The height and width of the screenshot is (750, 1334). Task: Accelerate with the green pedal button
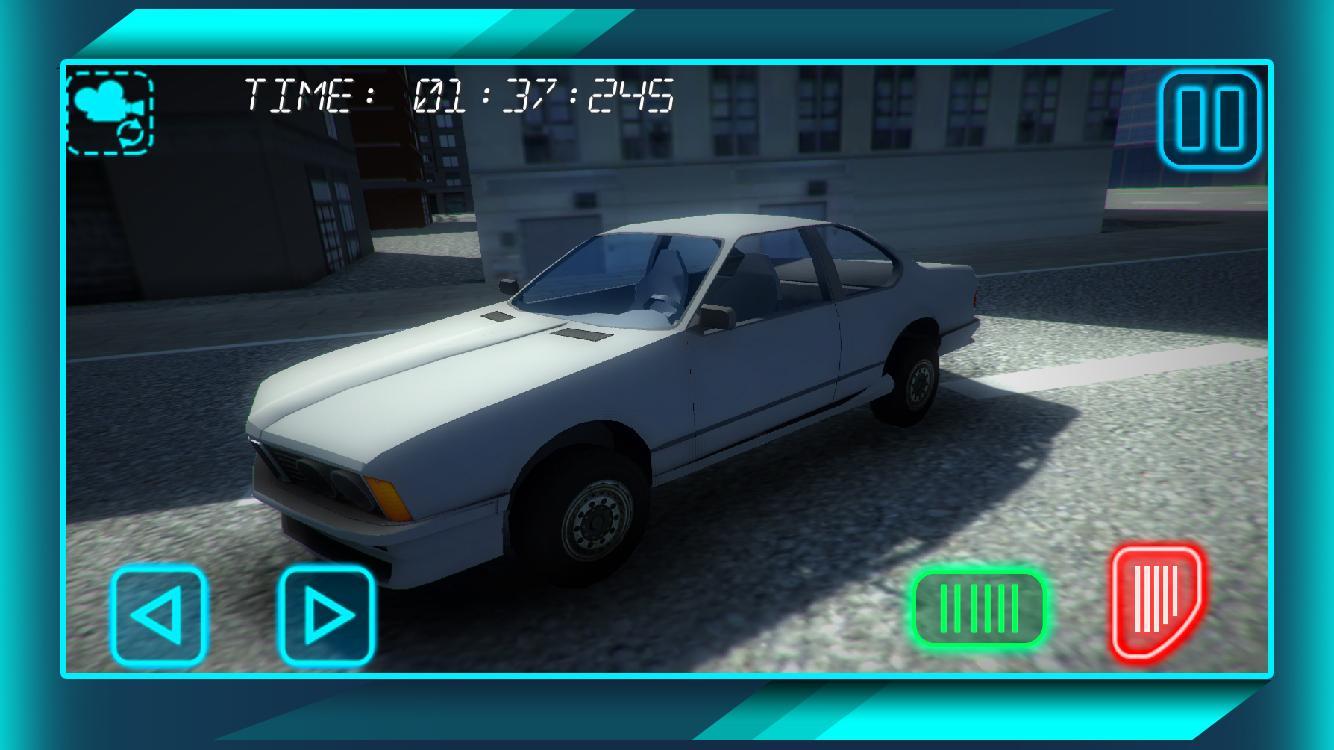(x=978, y=608)
